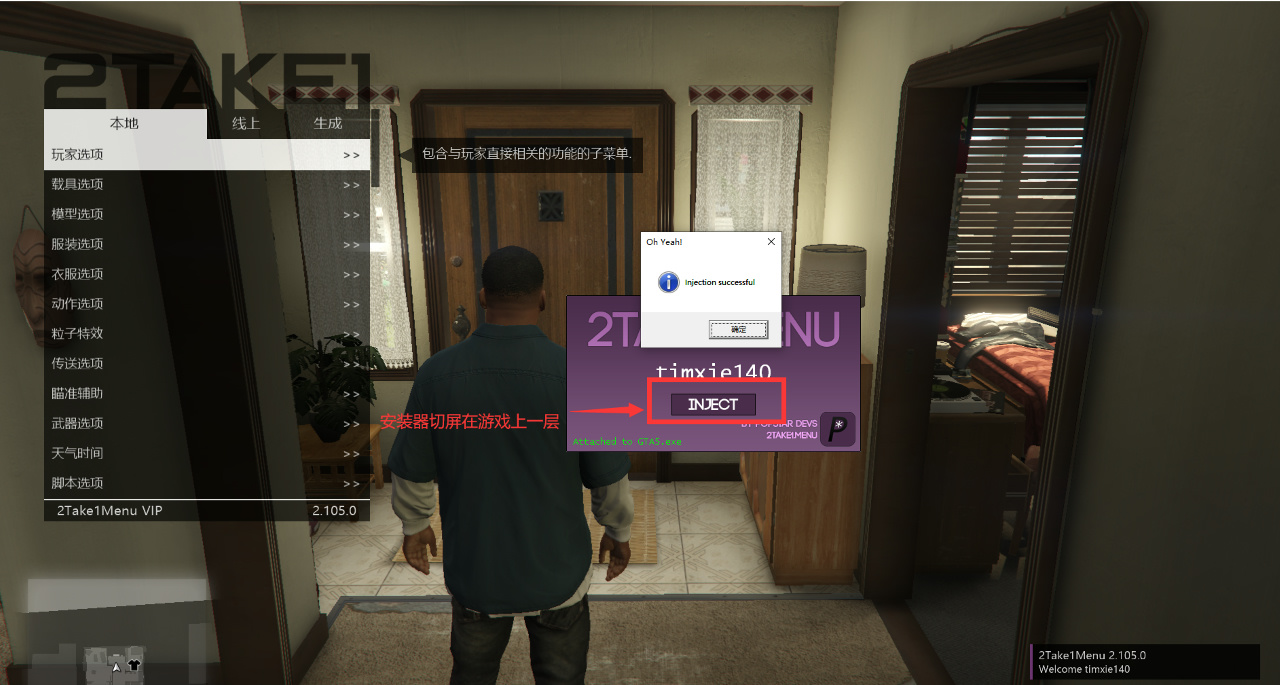Open the 武器选项 submenu
1280x685 pixels.
[207, 424]
